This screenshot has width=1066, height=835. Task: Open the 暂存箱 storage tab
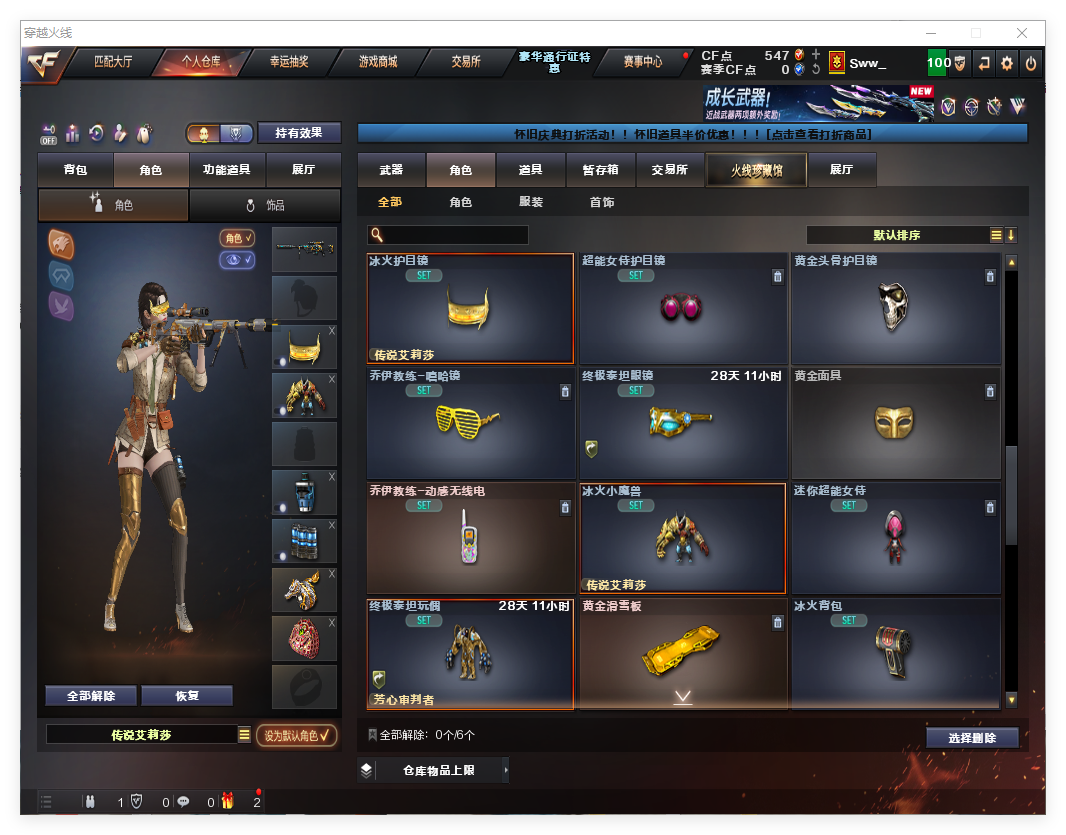[600, 170]
